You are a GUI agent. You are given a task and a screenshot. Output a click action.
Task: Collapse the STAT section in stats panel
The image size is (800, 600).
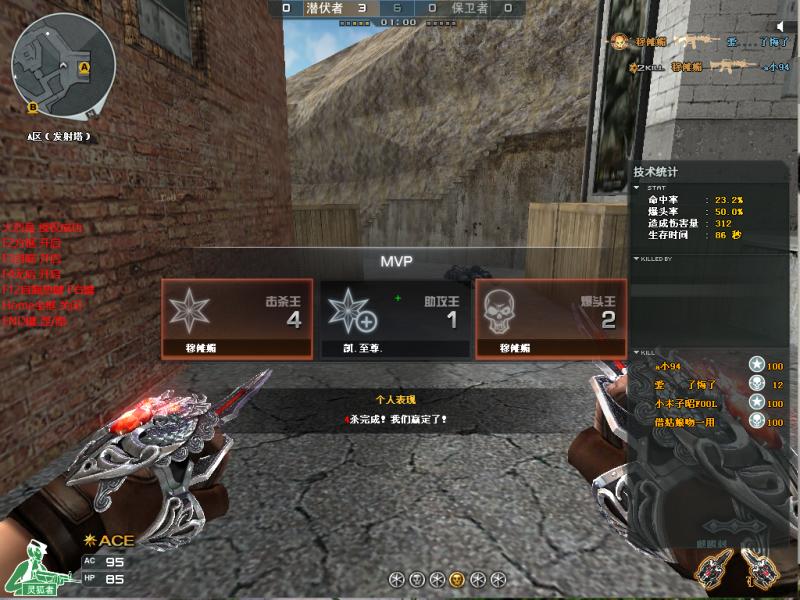pyautogui.click(x=638, y=187)
